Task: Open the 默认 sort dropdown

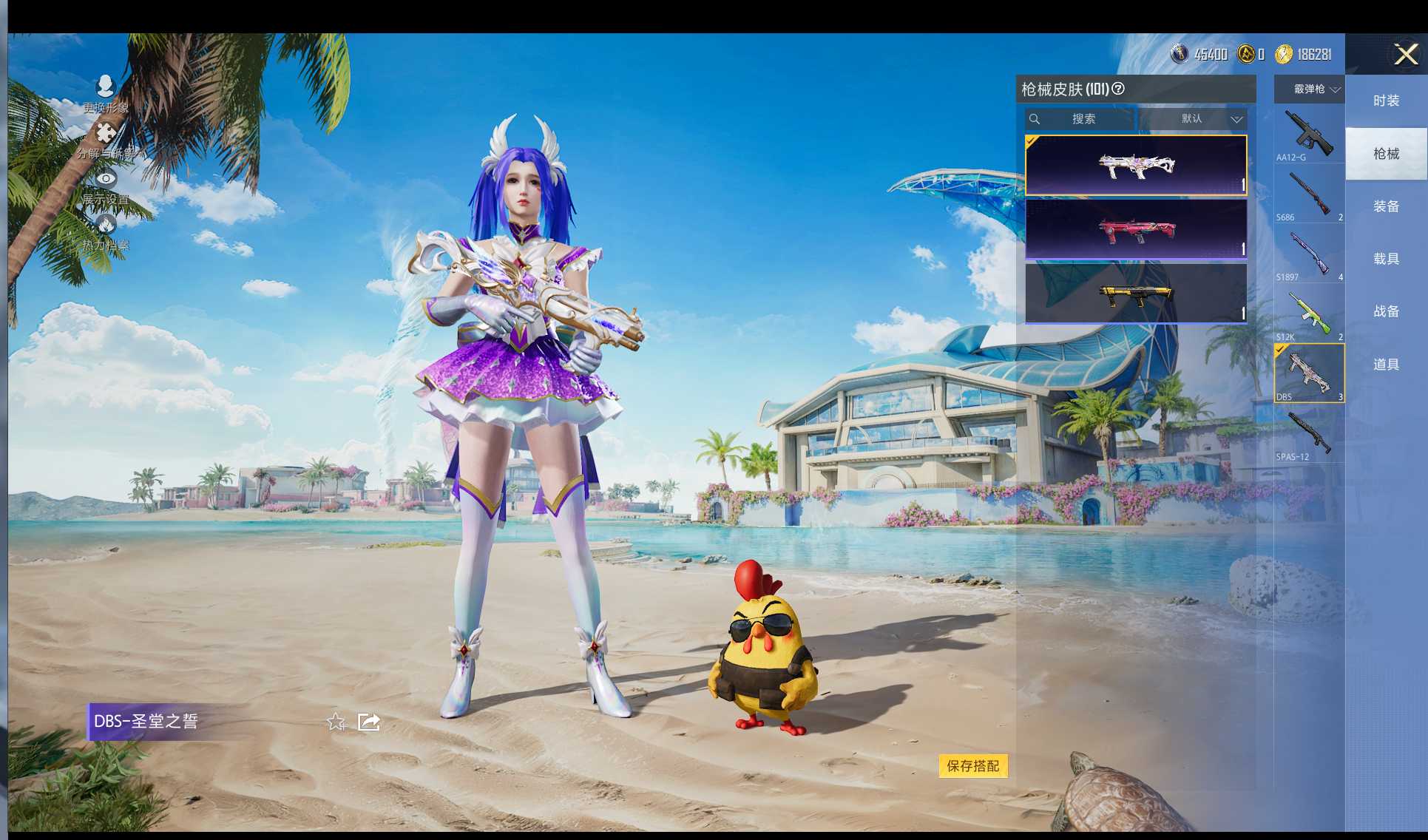Action: pos(1193,119)
